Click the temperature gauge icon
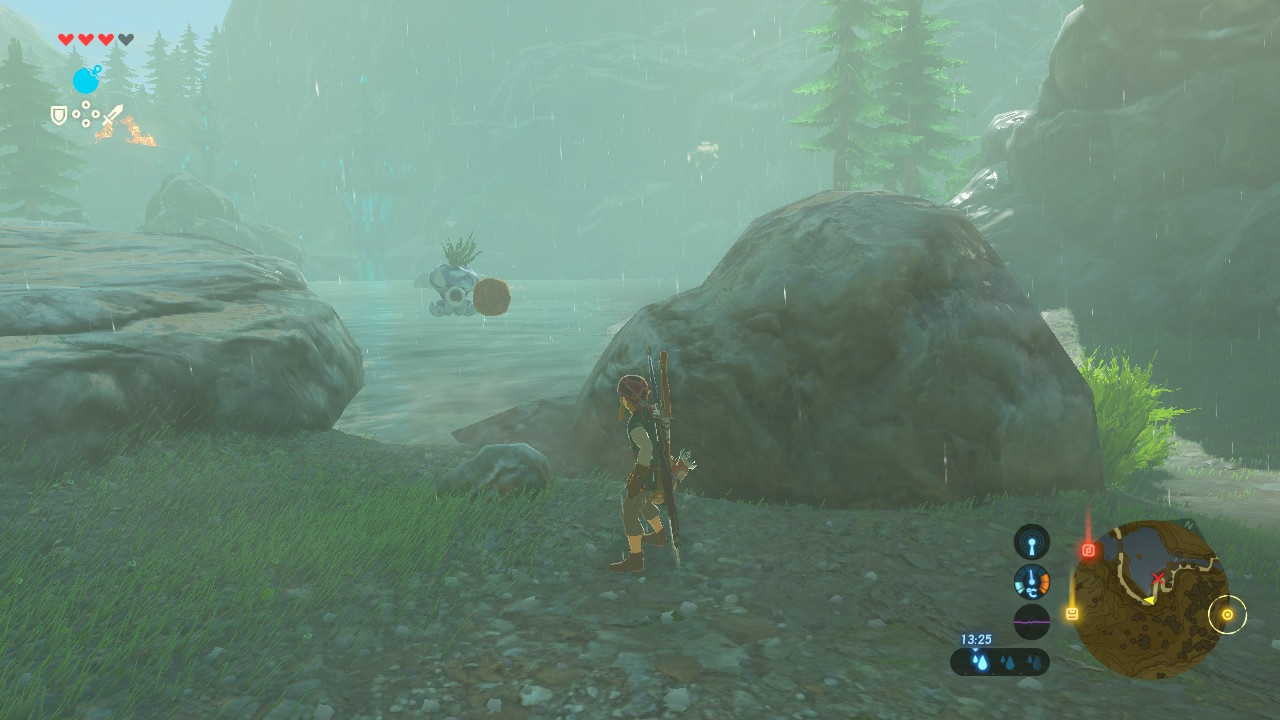The width and height of the screenshot is (1280, 720). (x=1032, y=581)
